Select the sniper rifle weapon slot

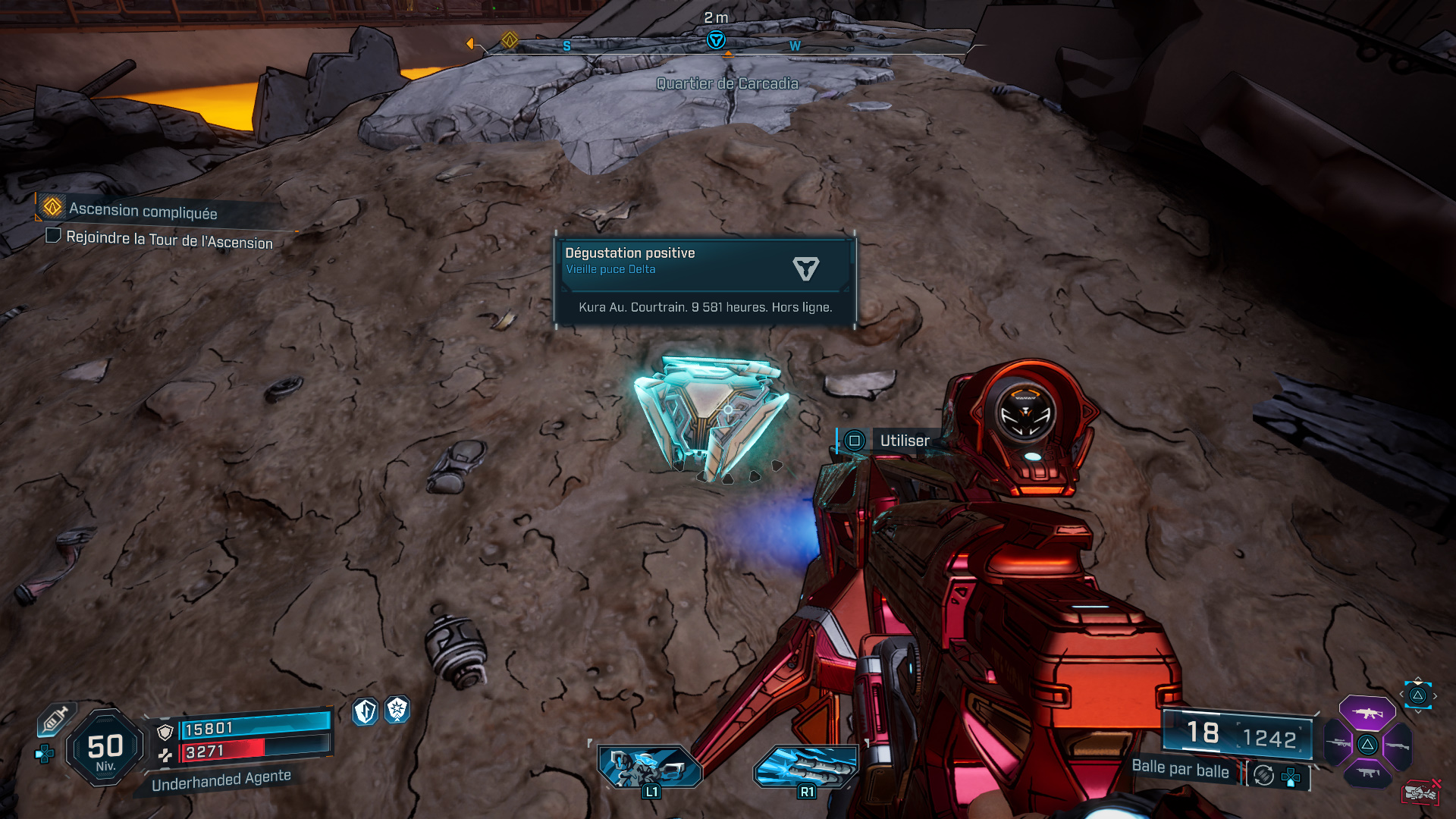[1338, 743]
